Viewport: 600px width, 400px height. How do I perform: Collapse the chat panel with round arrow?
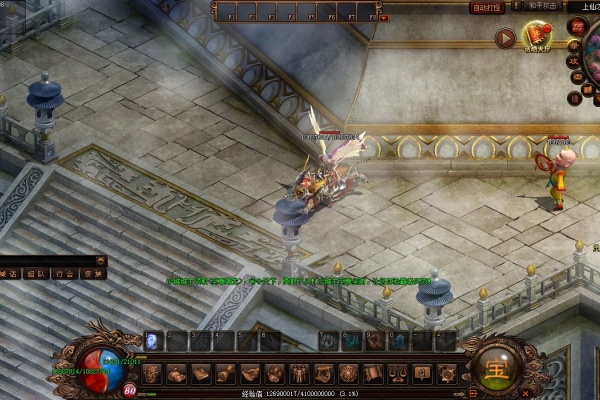[102, 260]
